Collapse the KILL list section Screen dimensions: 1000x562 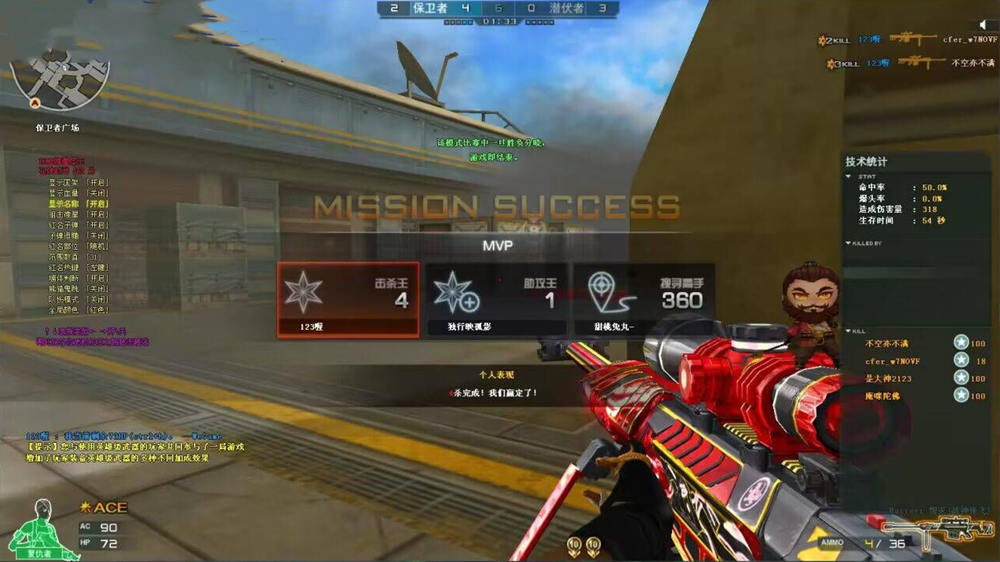[x=848, y=331]
